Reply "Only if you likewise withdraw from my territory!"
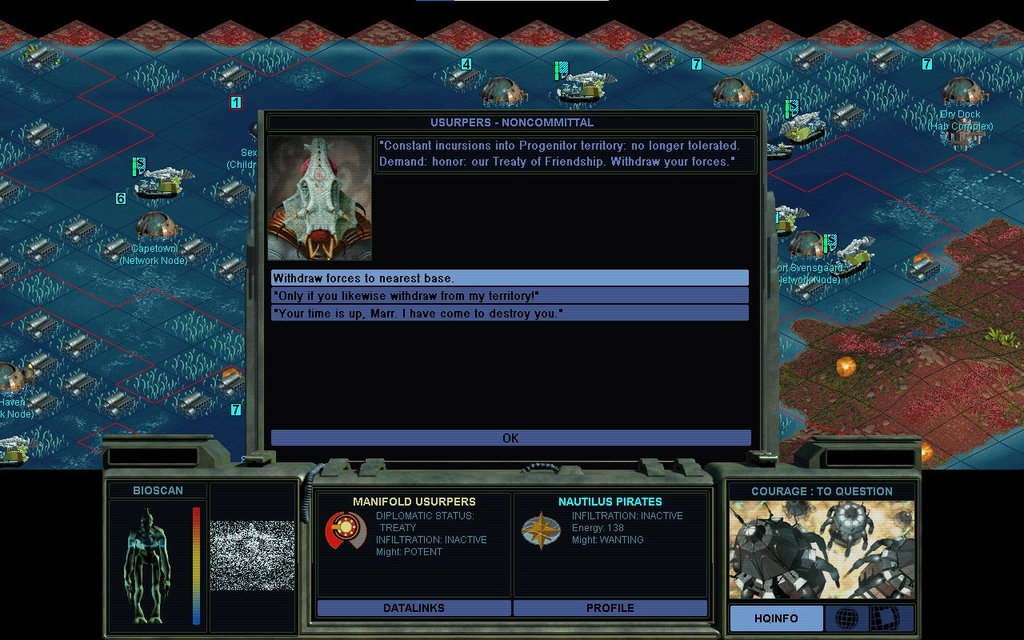1024x640 pixels. pyautogui.click(x=510, y=295)
